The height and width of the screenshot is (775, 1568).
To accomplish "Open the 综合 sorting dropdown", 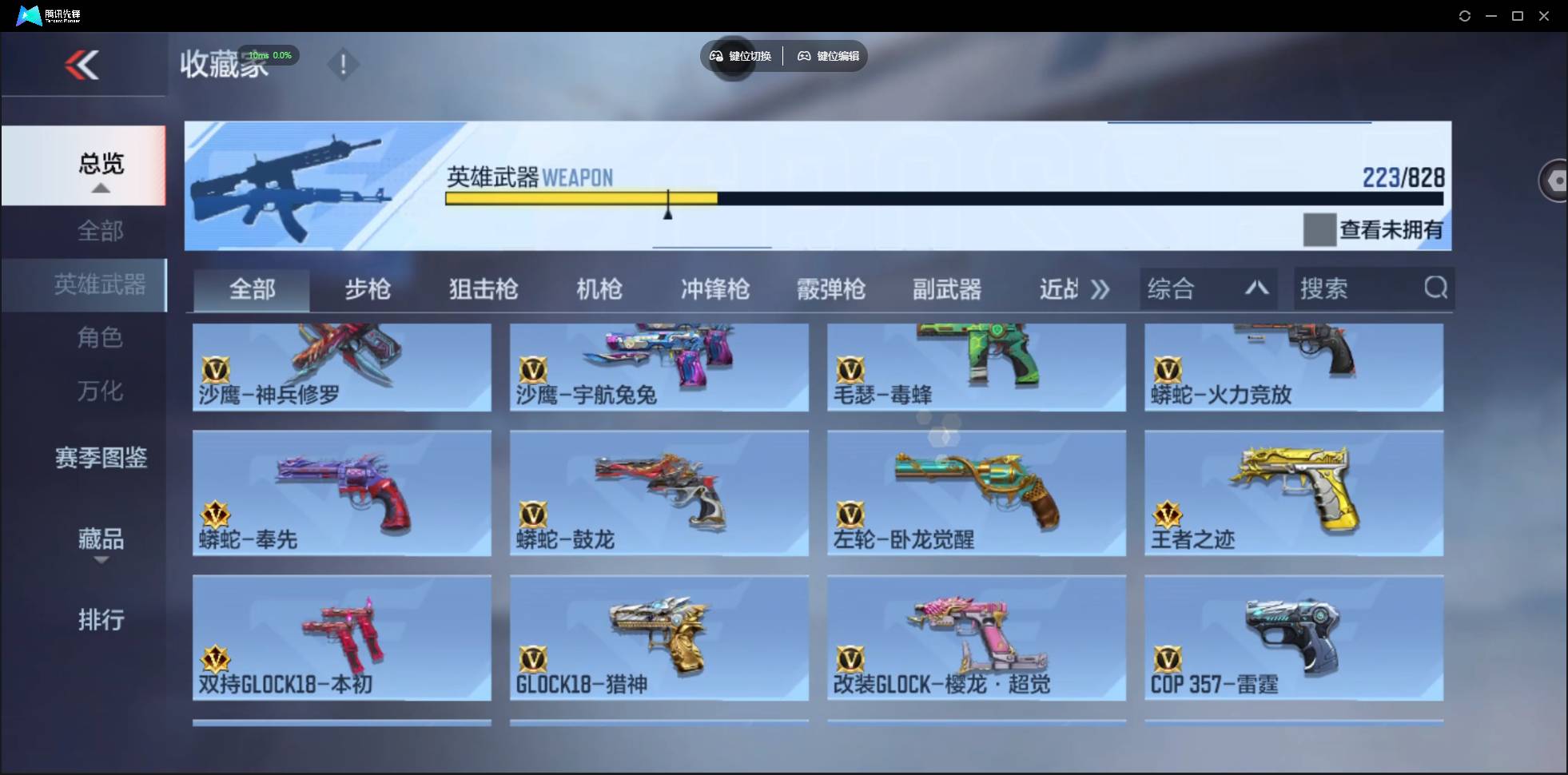I will (x=1207, y=288).
